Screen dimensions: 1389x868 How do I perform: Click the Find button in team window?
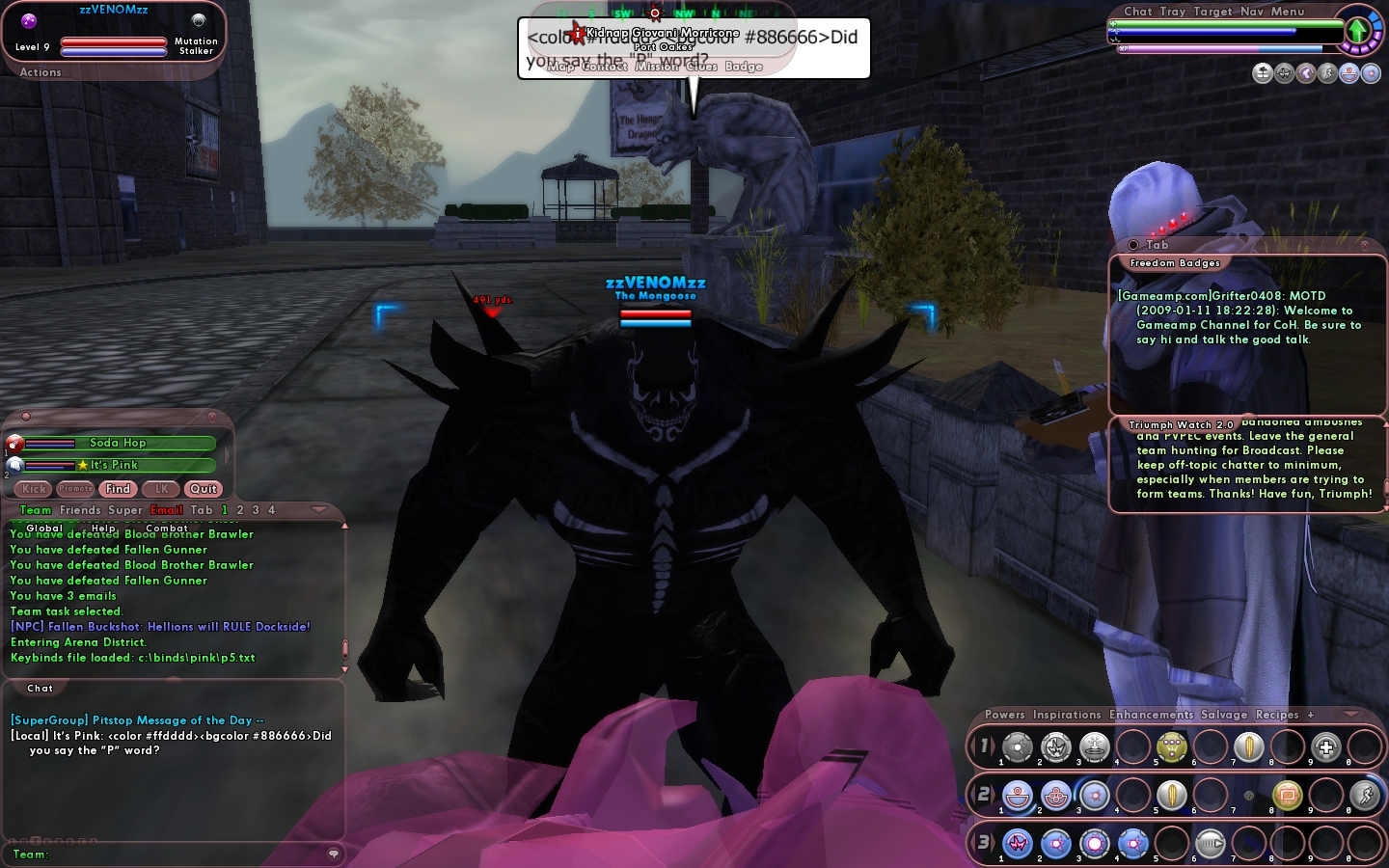coord(118,489)
